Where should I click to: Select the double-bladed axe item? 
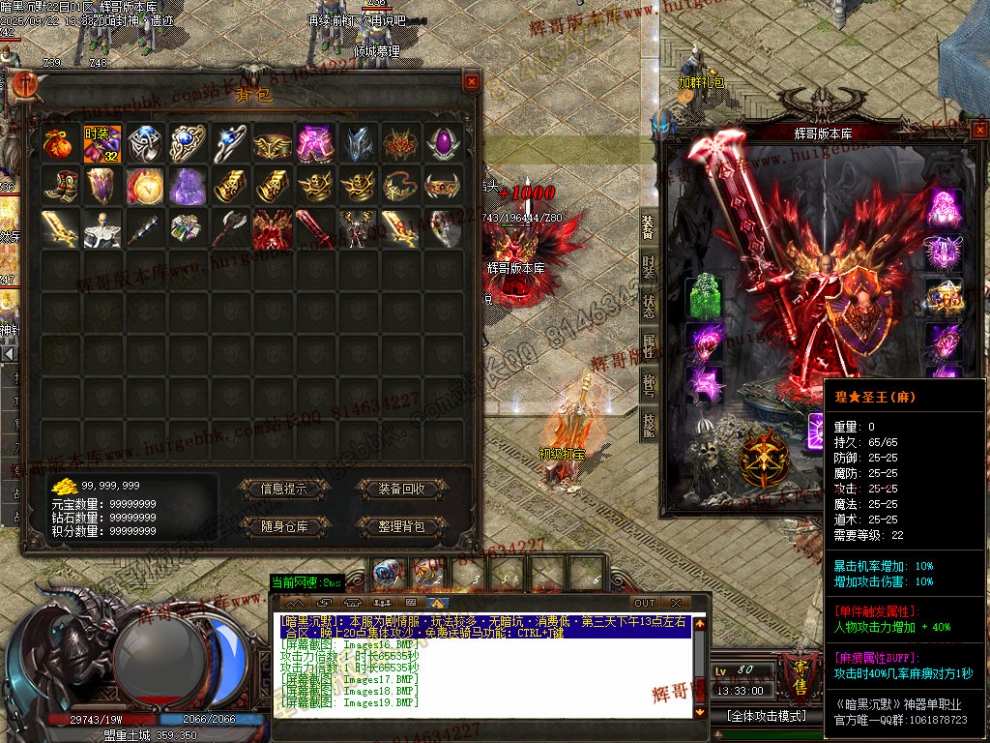click(x=231, y=228)
